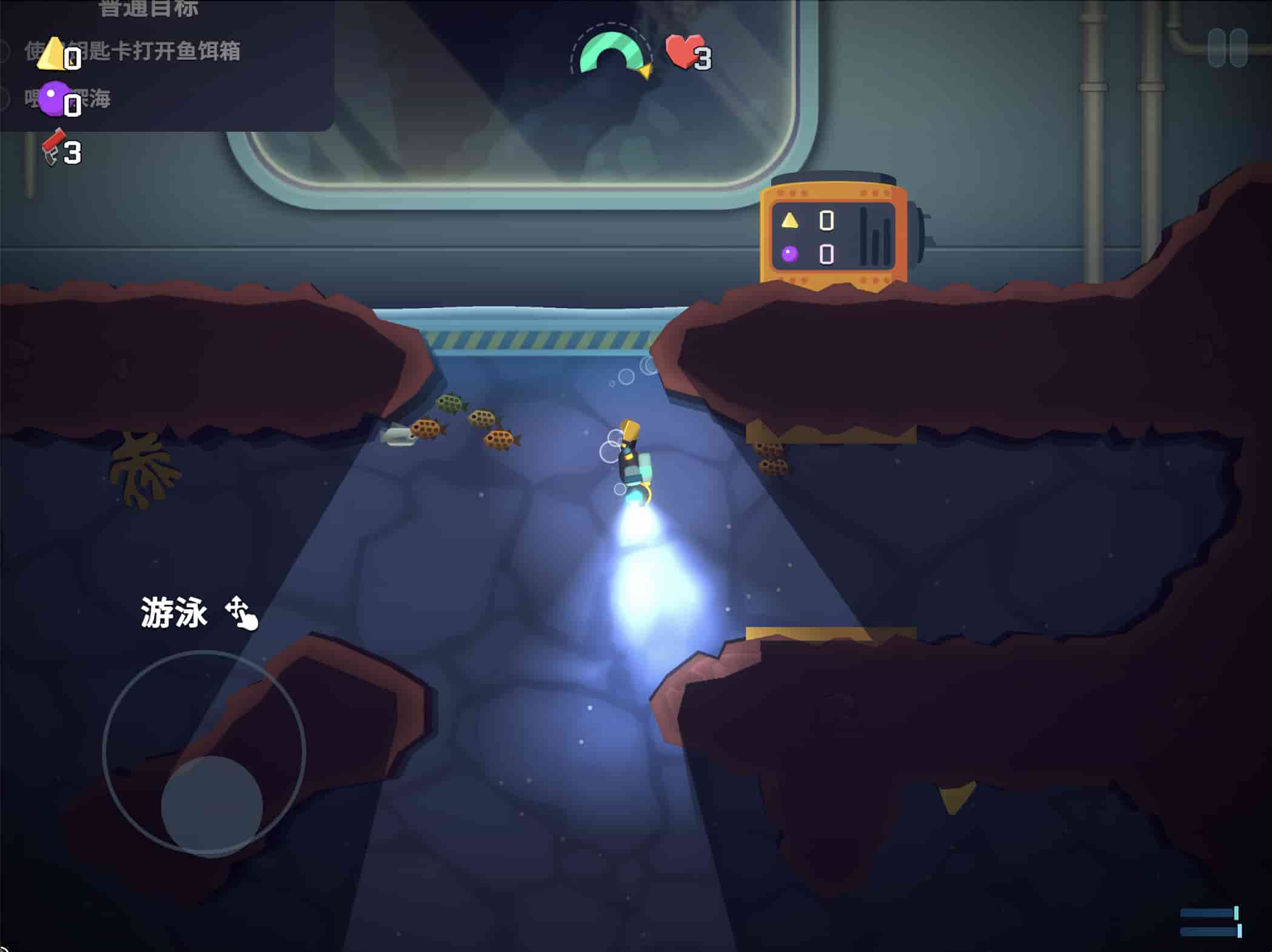This screenshot has width=1272, height=952.
Task: Pause the game with the pause button
Action: tap(1227, 48)
